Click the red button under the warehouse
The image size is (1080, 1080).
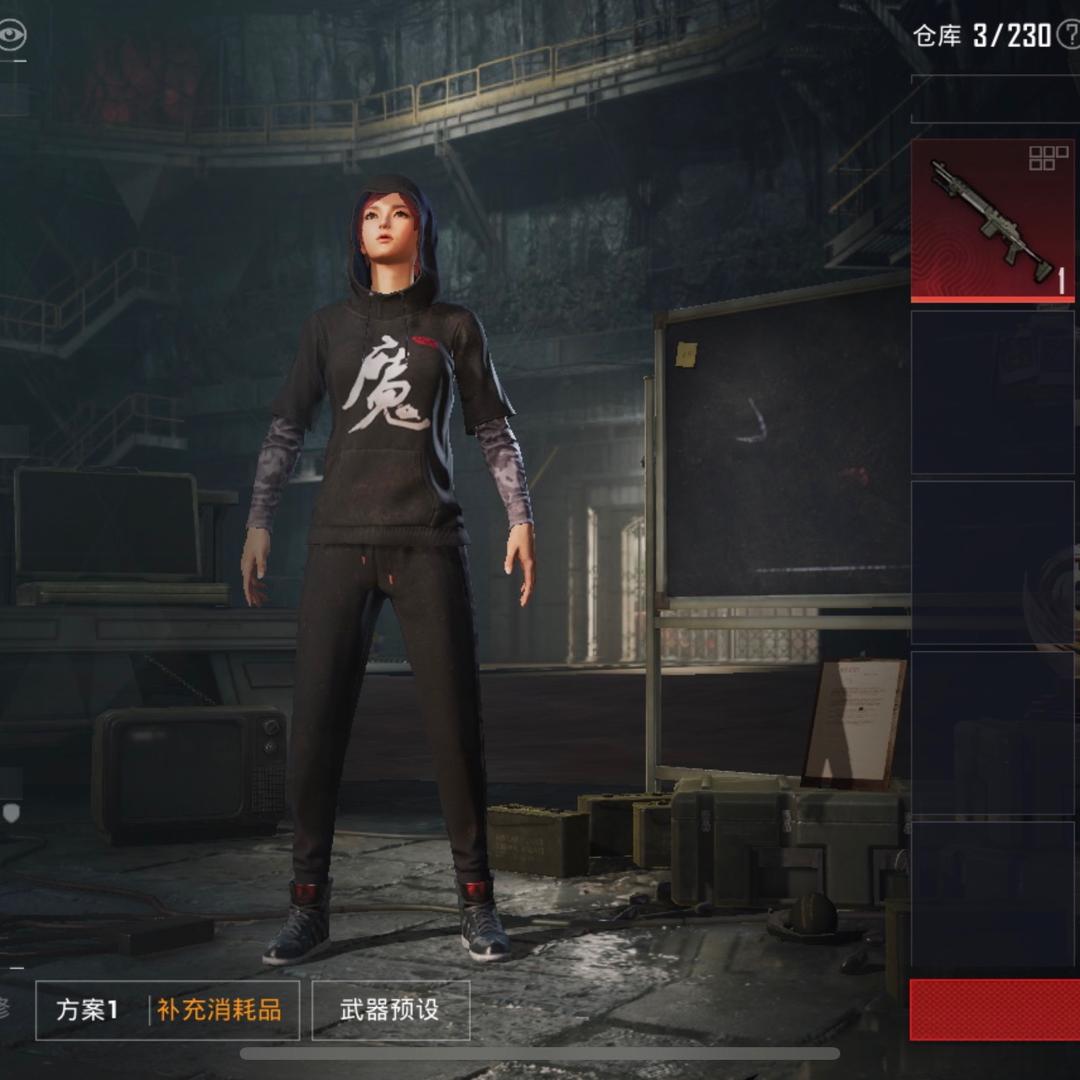(x=994, y=1010)
